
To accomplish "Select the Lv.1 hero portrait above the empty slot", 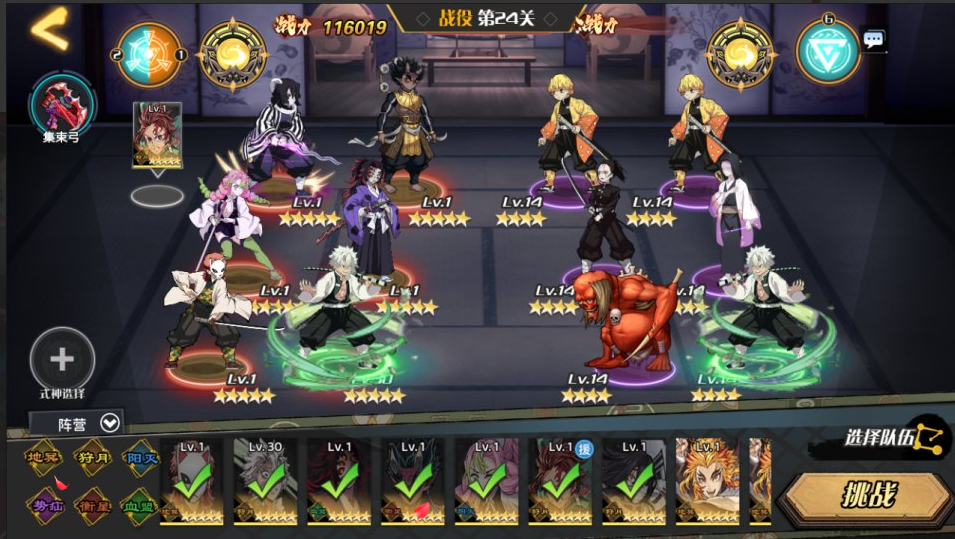I will pyautogui.click(x=157, y=134).
